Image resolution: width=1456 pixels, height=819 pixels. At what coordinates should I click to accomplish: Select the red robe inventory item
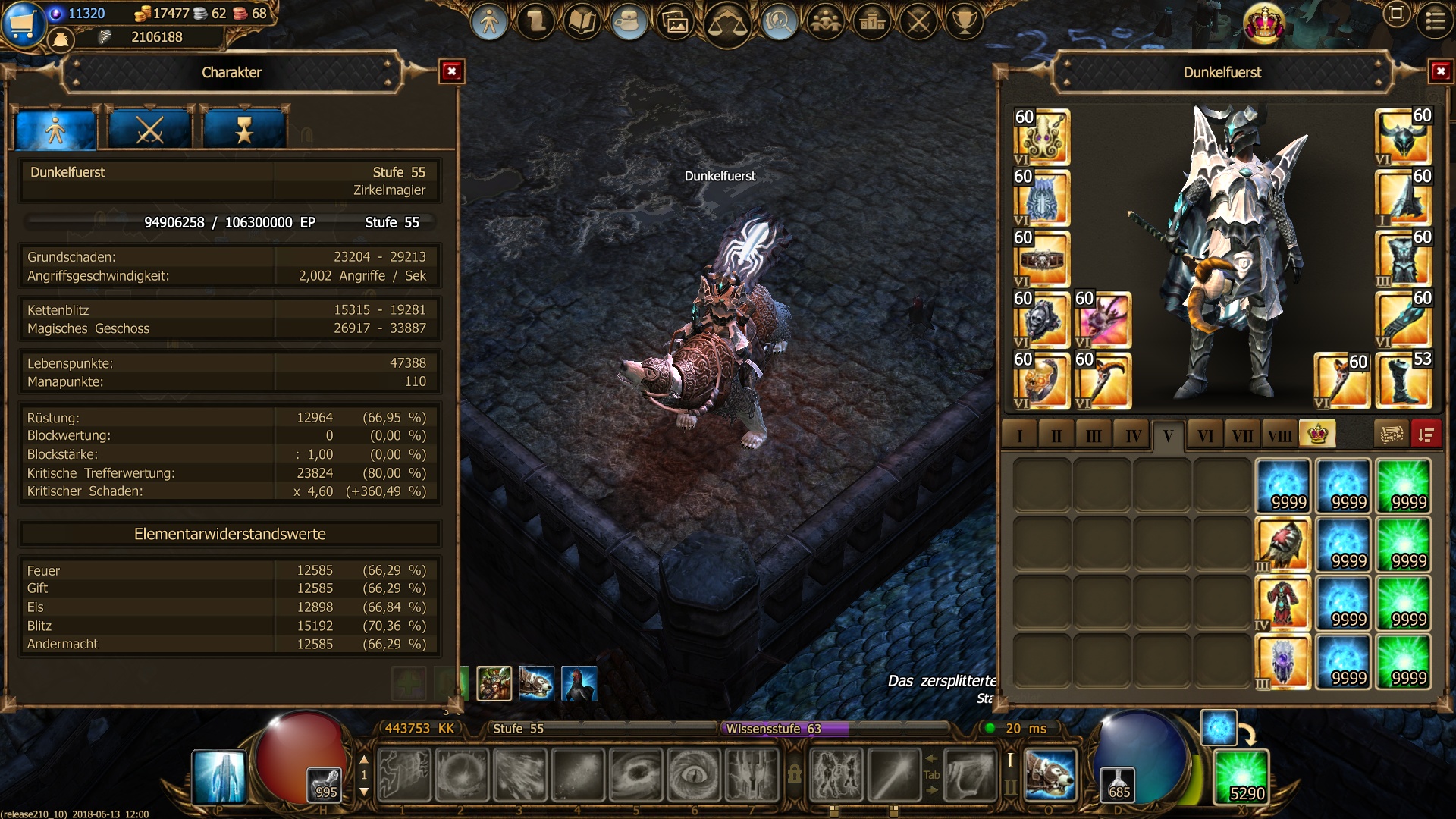1282,603
